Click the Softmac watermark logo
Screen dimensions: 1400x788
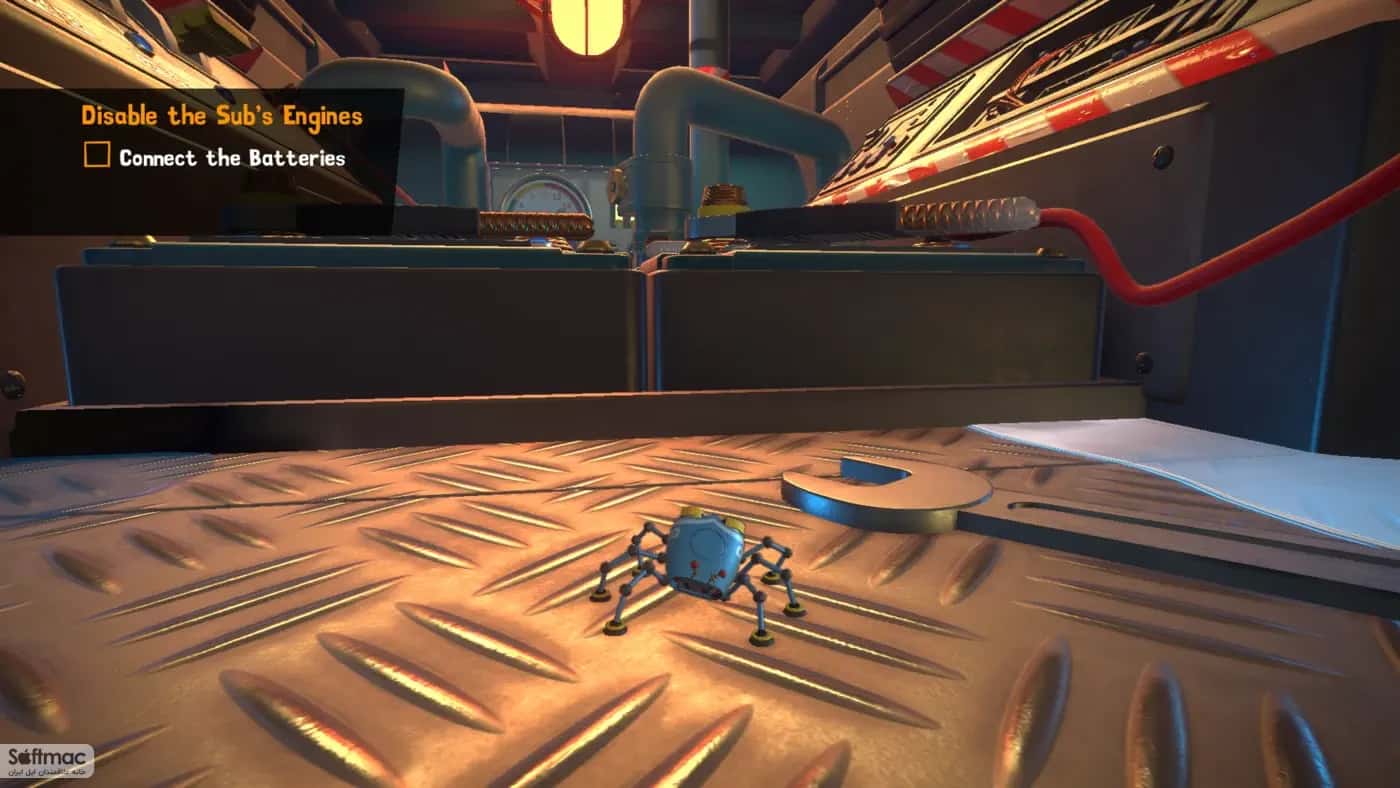tap(48, 761)
